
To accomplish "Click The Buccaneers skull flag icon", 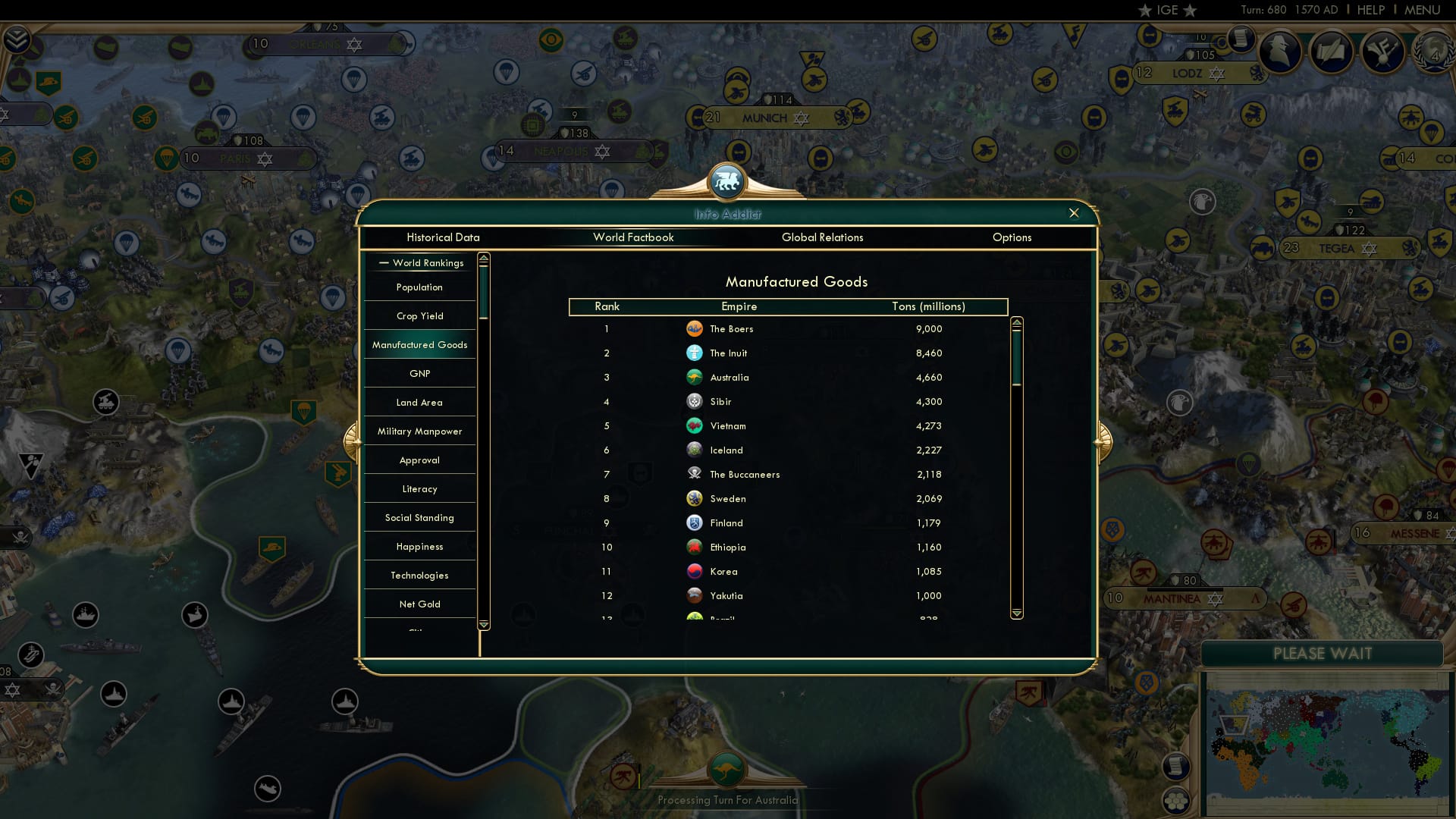I will click(x=695, y=474).
